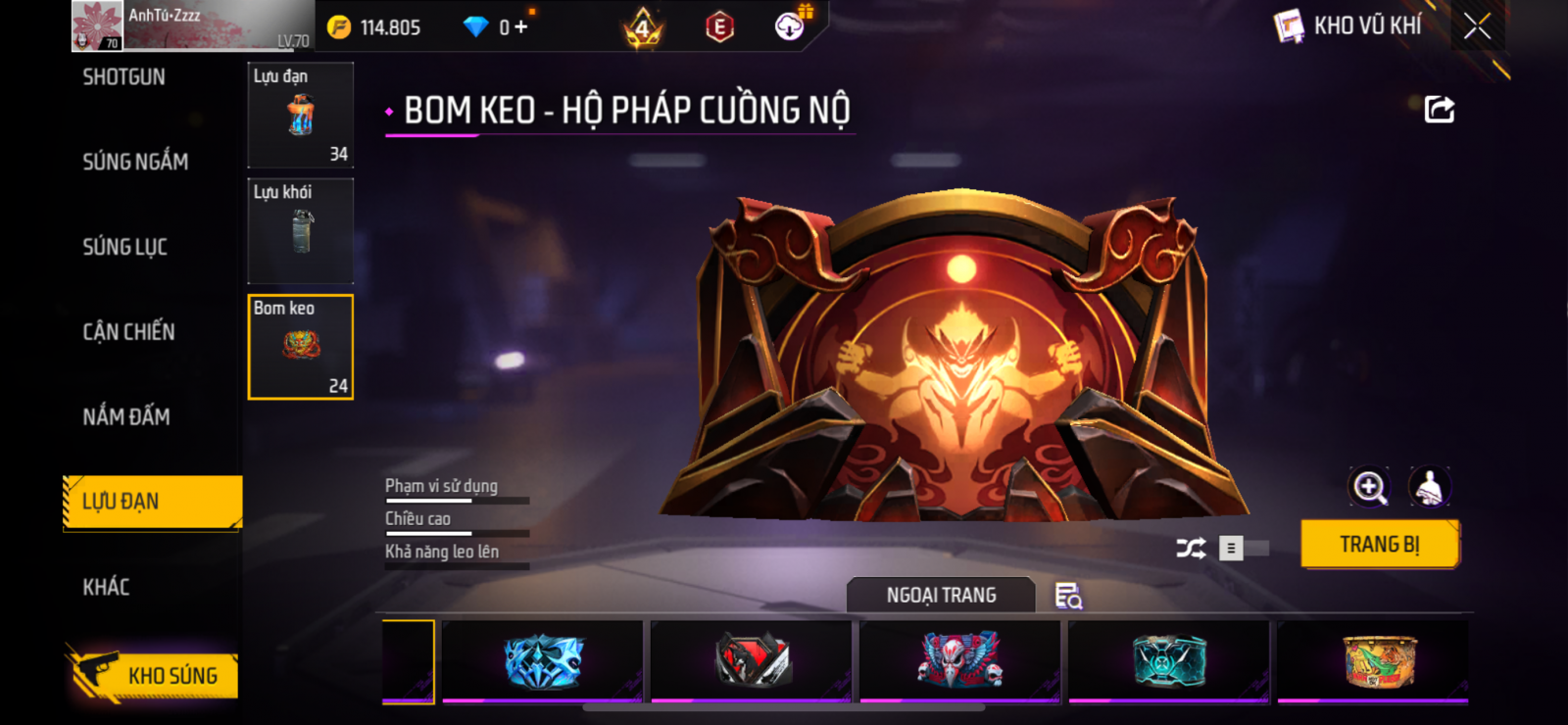Choose the Lựu khói smoke grenade slot
Viewport: 1568px width, 725px height.
[300, 231]
